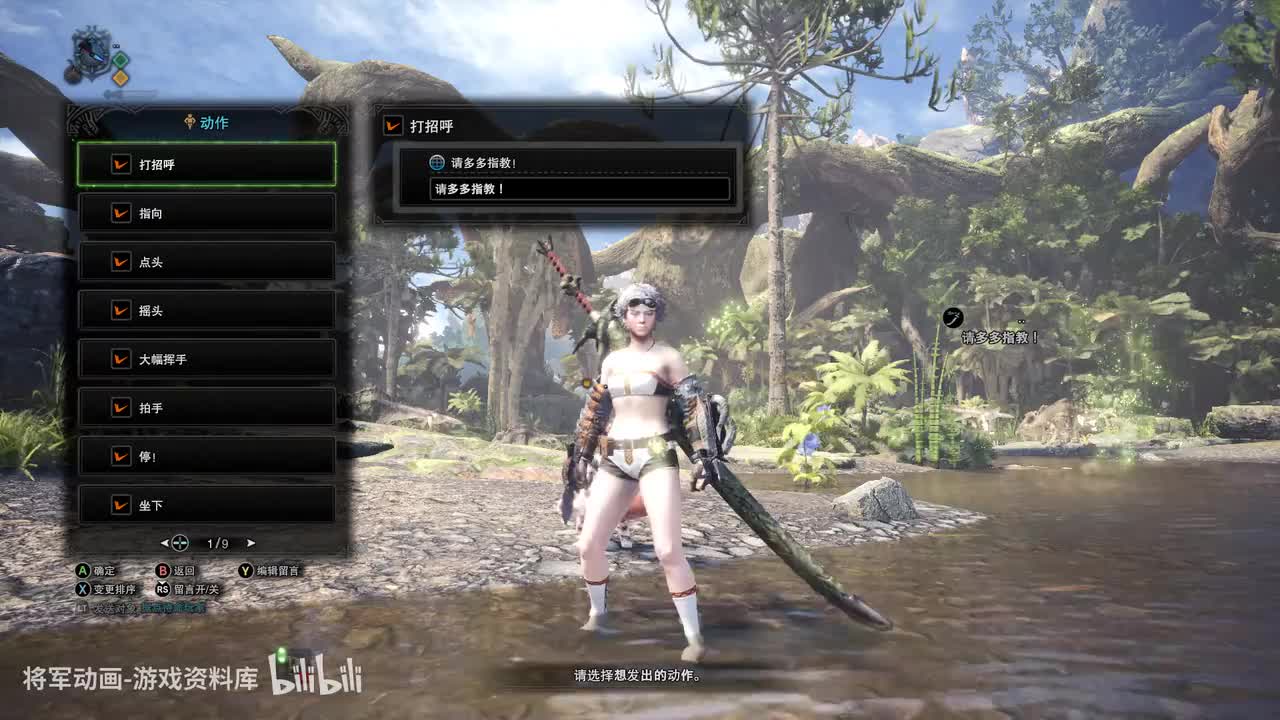This screenshot has width=1280, height=720.
Task: Select the 打招呼 gesture entry
Action: coord(207,164)
